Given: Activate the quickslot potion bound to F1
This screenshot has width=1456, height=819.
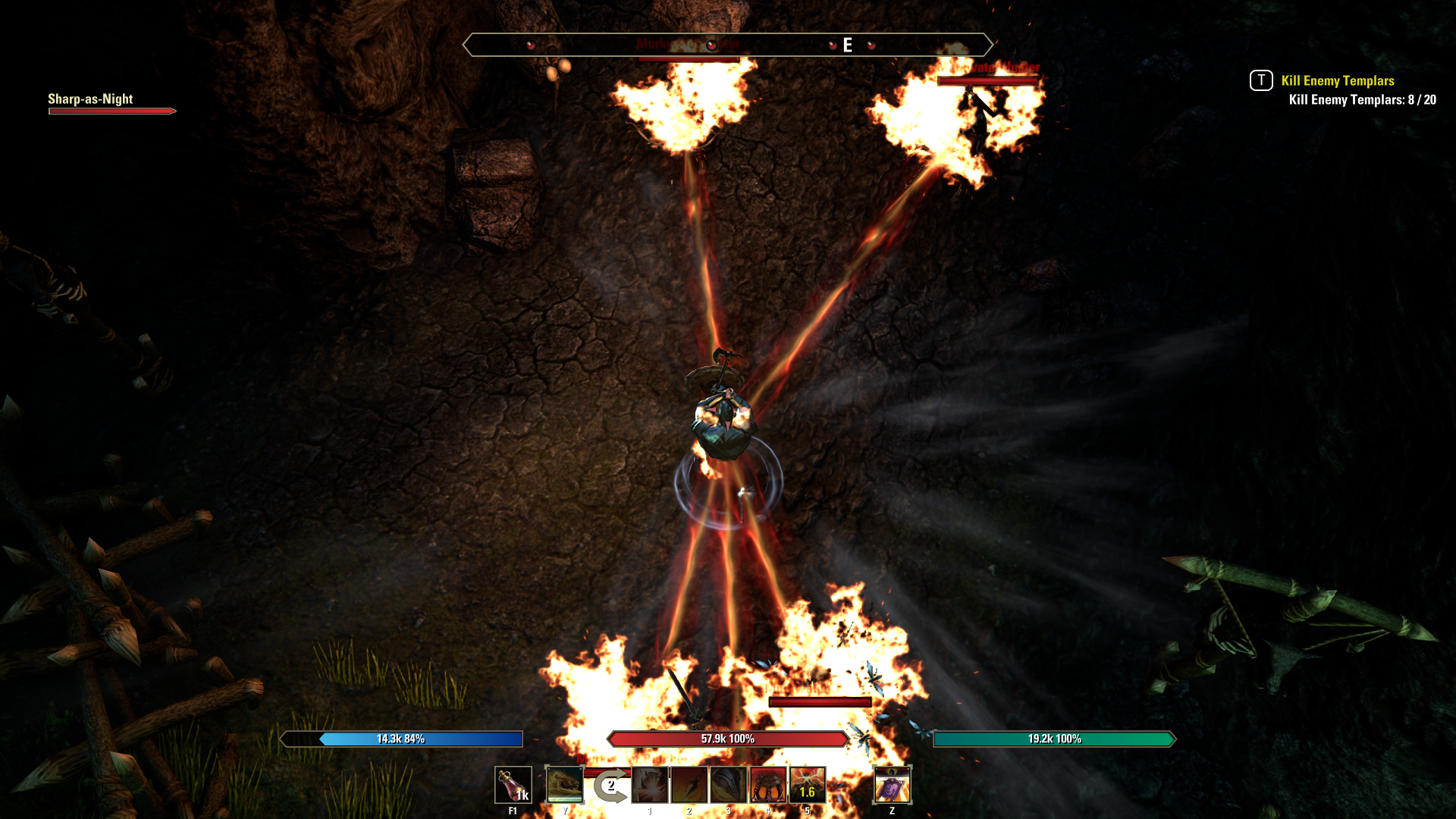Looking at the screenshot, I should click(514, 786).
